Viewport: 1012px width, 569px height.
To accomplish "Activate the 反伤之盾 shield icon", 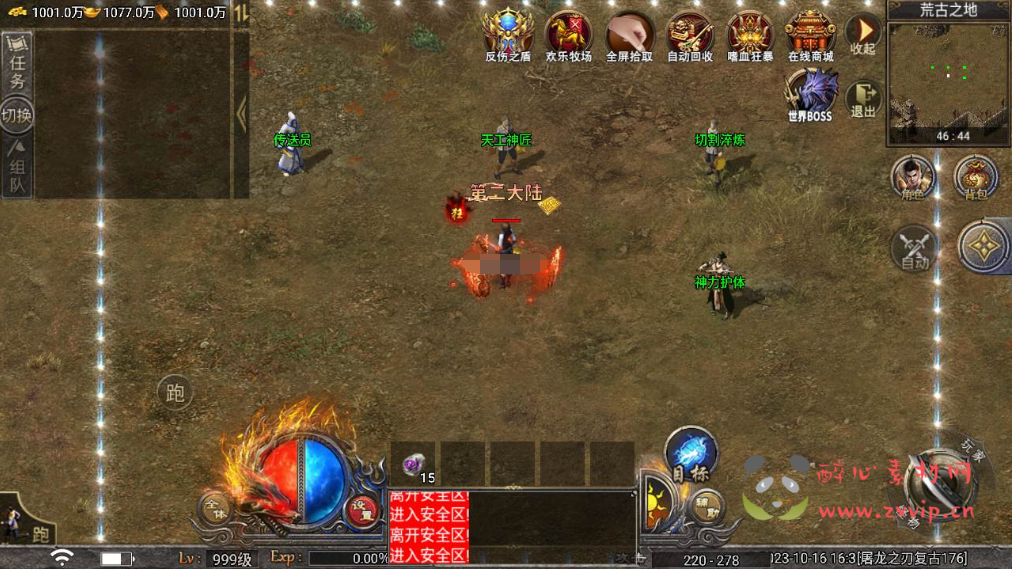I will point(508,34).
